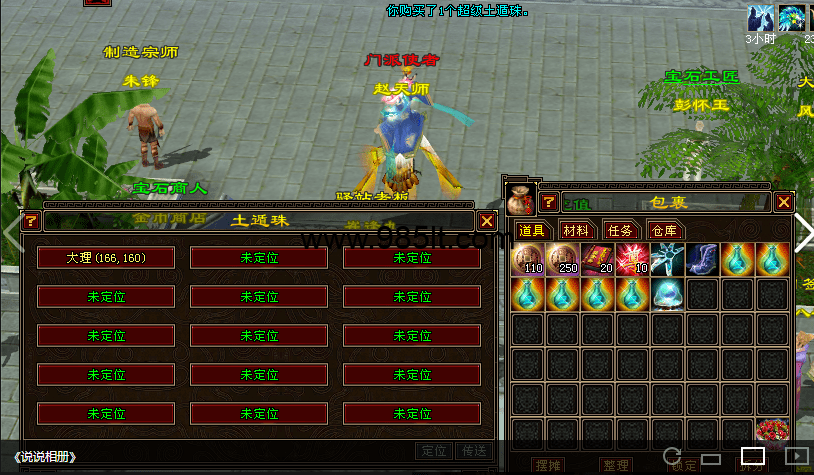Open the 任务 inventory tab

click(620, 231)
